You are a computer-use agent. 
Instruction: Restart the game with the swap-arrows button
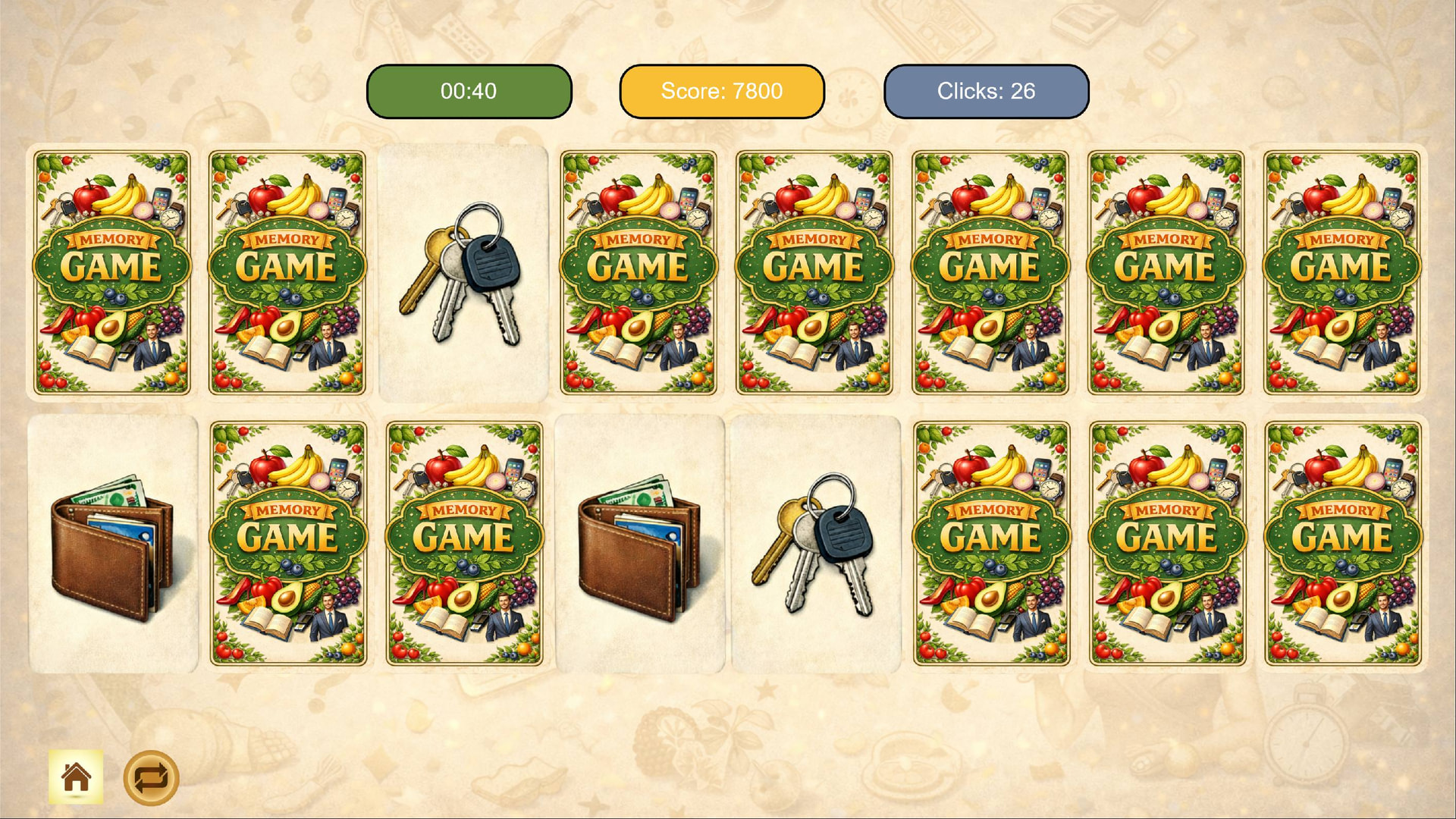pos(151,777)
